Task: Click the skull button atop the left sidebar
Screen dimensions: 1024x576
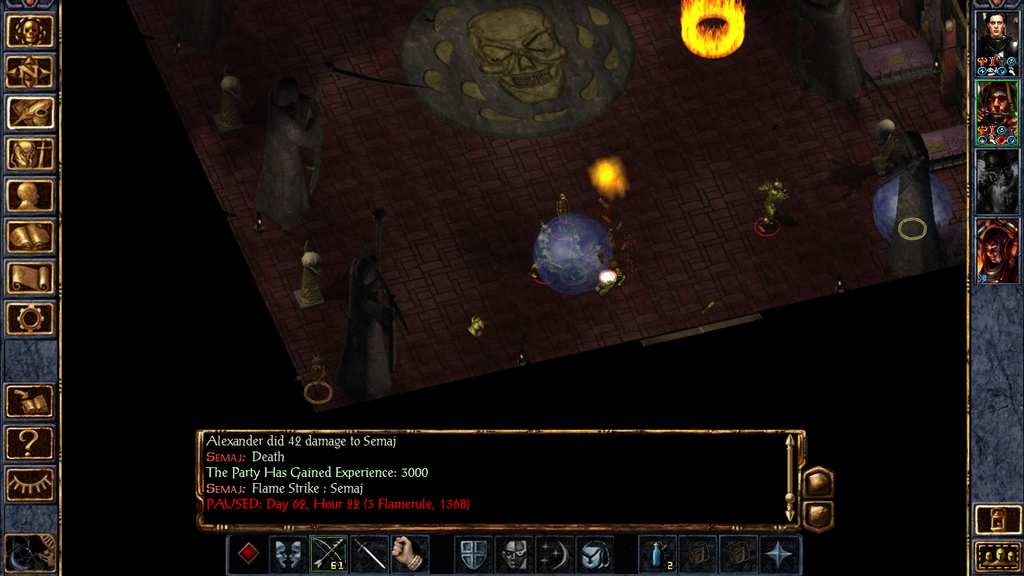Action: 30,30
